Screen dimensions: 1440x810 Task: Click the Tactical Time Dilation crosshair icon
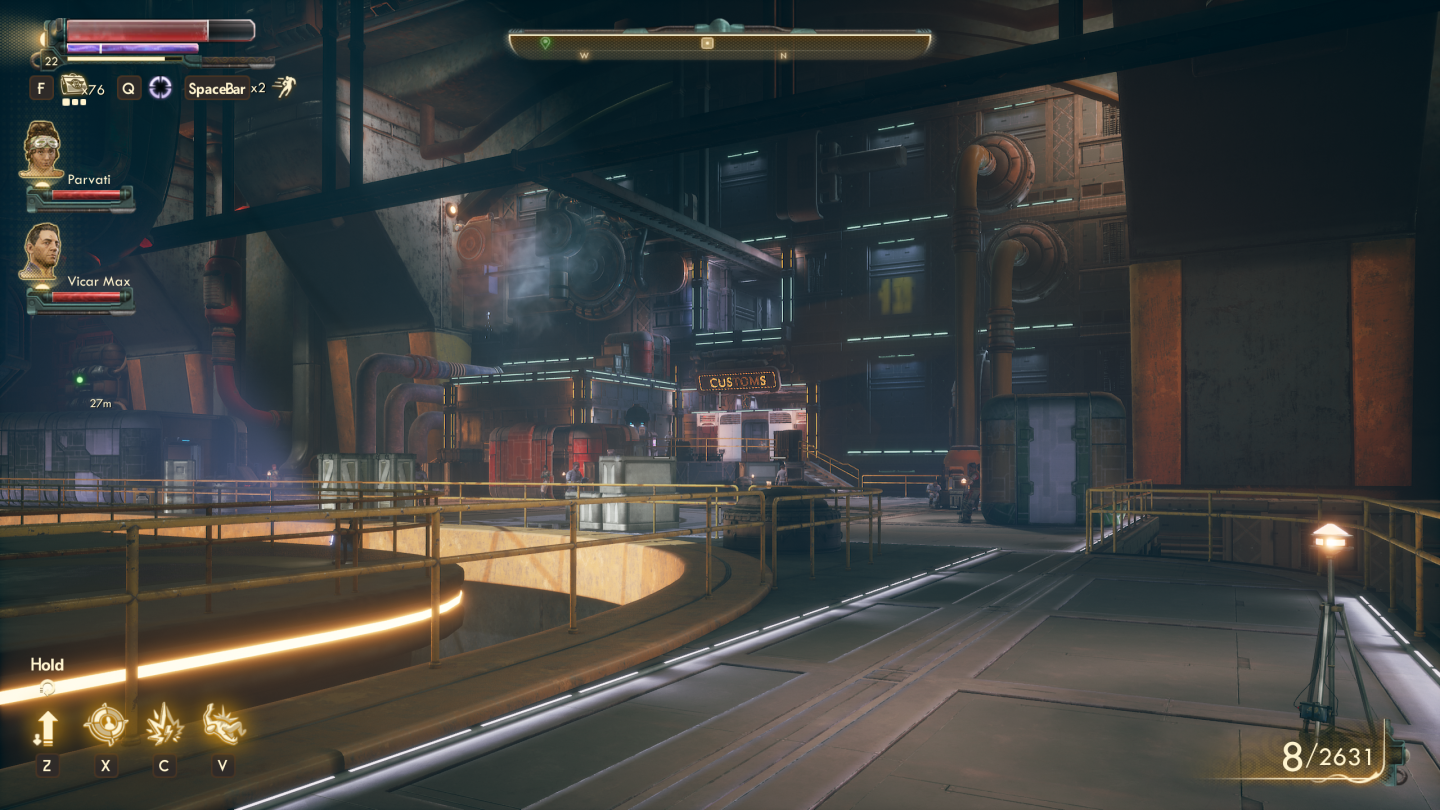[160, 88]
